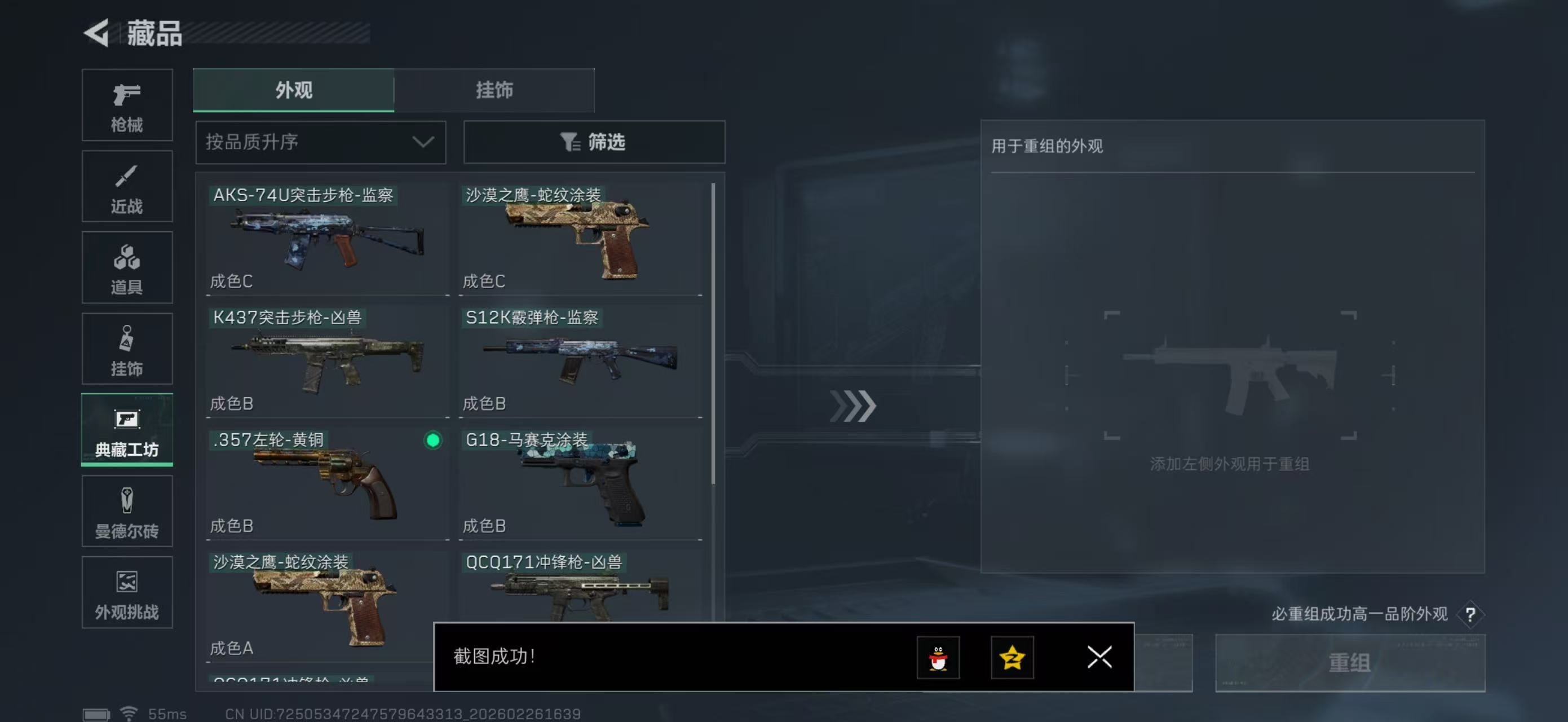Select the 近战 melee category
The width and height of the screenshot is (1568, 722).
pyautogui.click(x=127, y=186)
